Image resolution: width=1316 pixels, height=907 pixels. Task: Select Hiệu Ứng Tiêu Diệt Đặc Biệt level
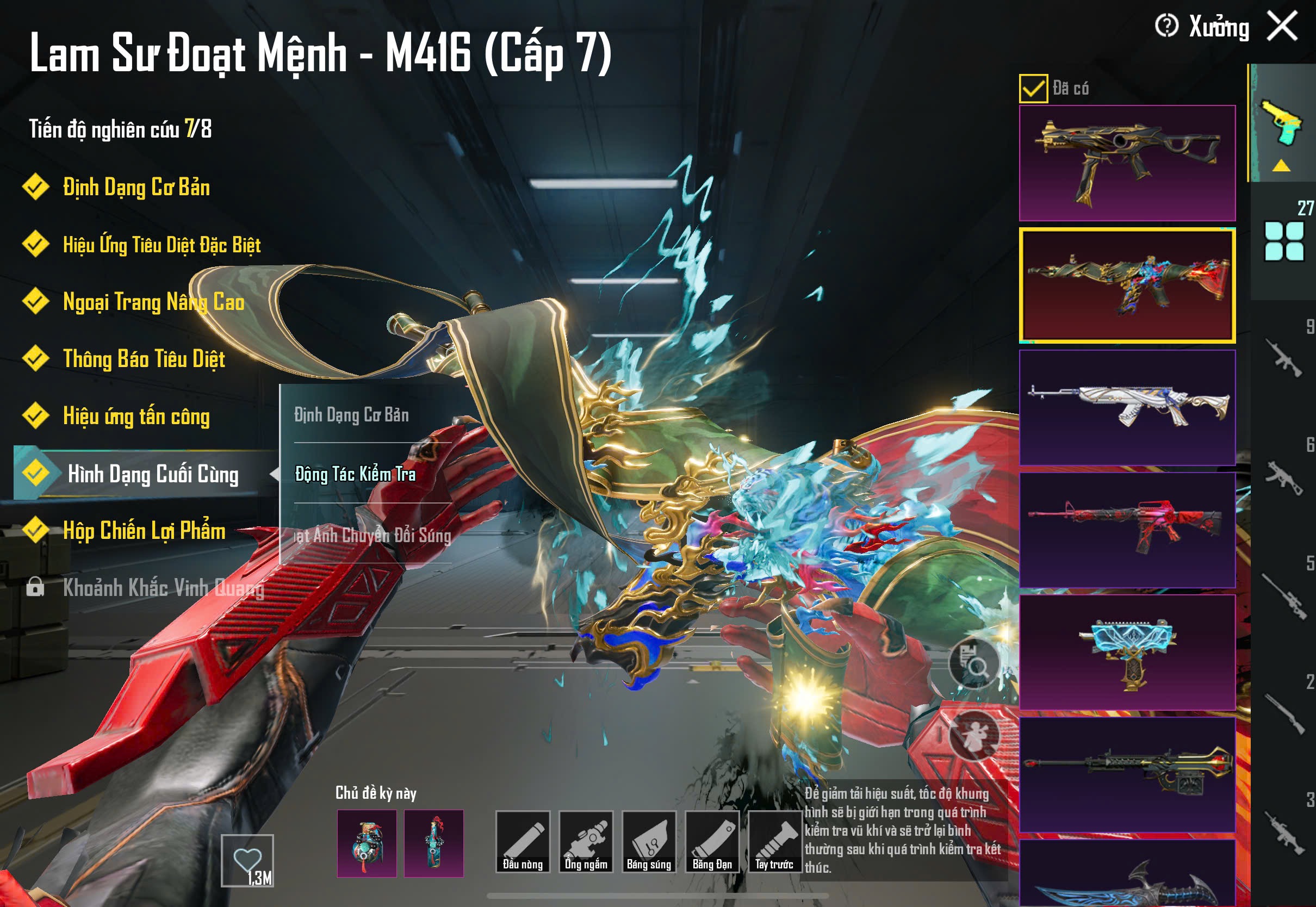162,245
